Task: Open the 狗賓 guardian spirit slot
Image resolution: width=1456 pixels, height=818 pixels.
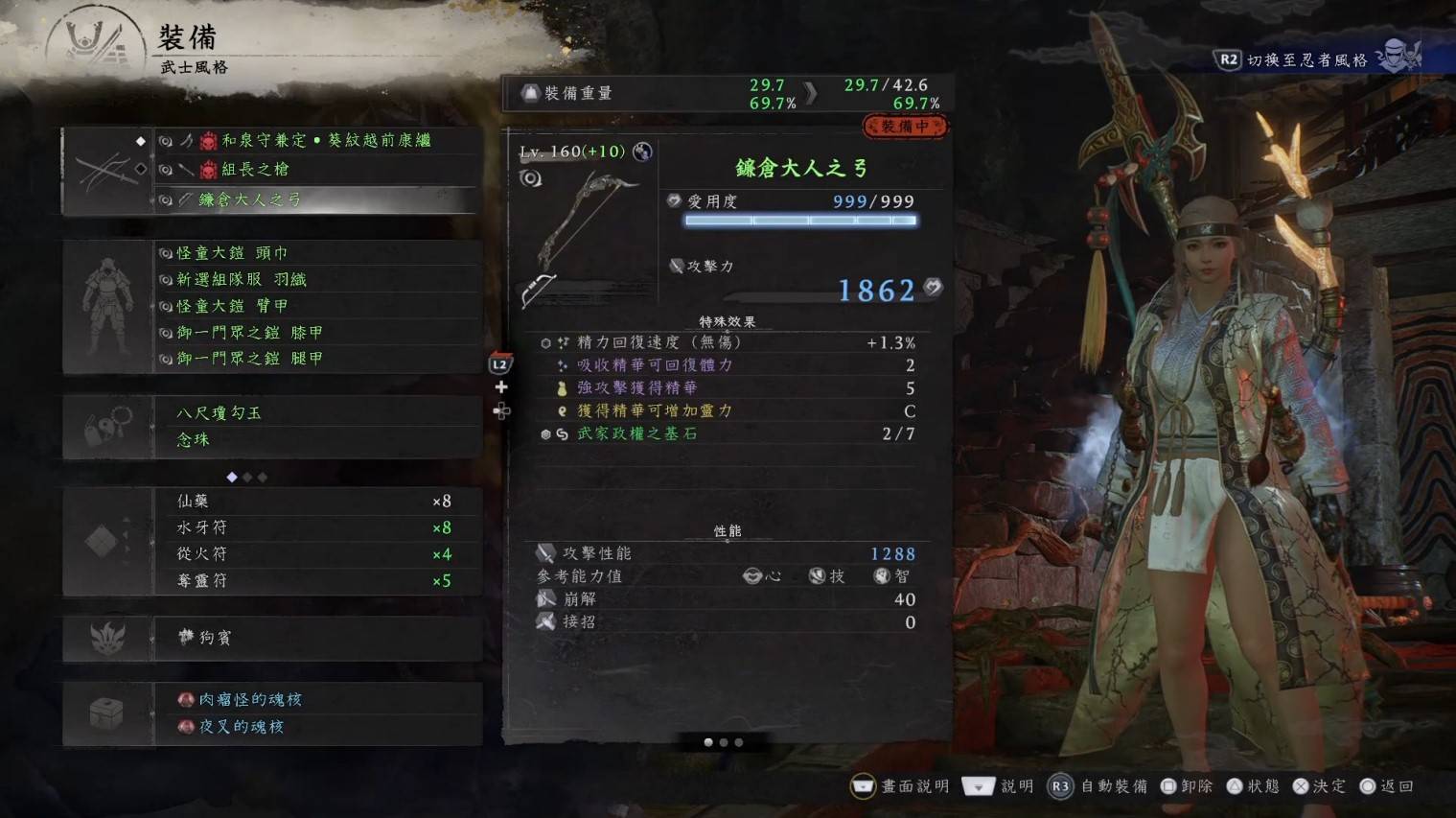Action: [x=215, y=638]
